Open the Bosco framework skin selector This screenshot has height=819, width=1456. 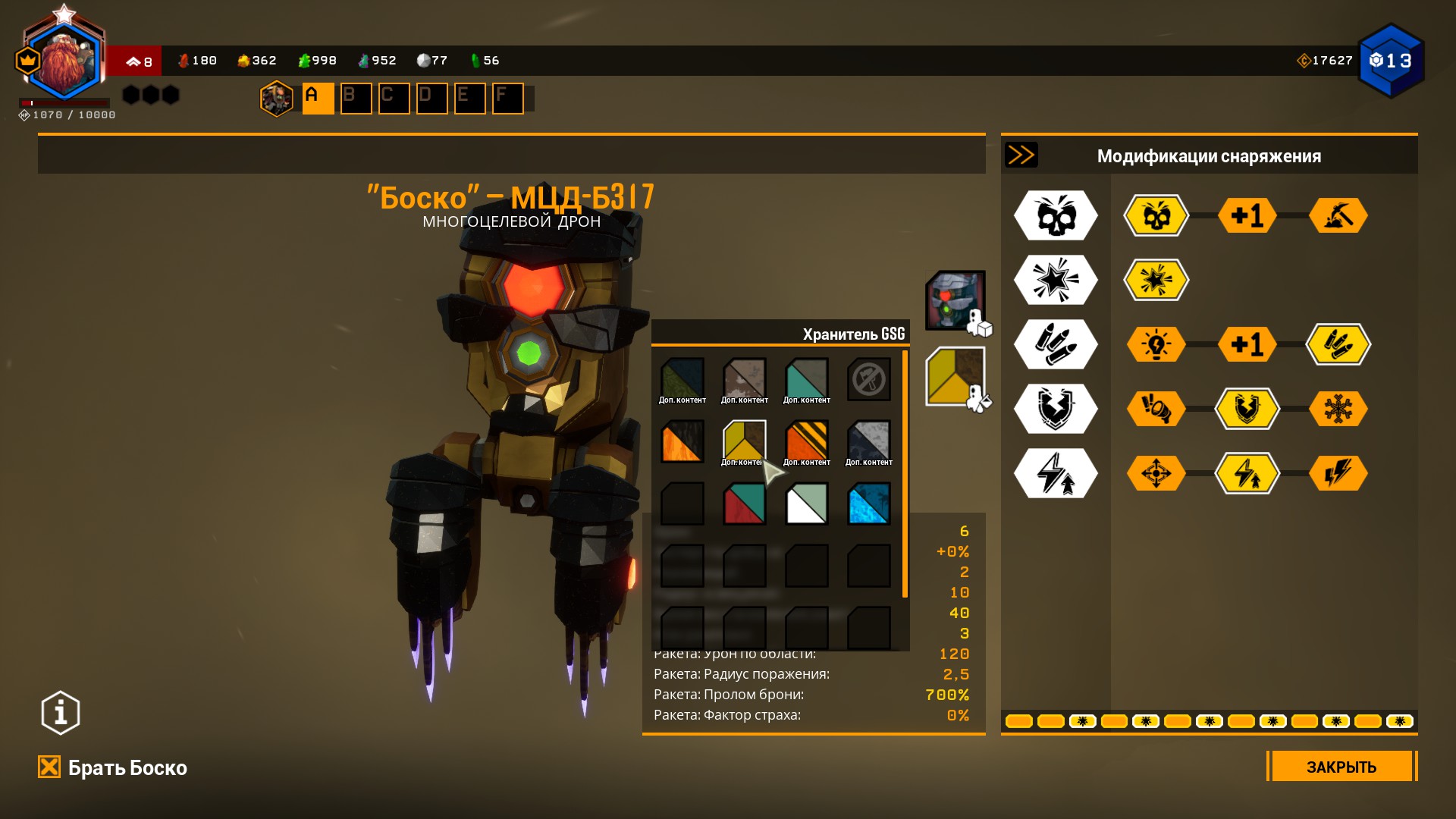(955, 300)
